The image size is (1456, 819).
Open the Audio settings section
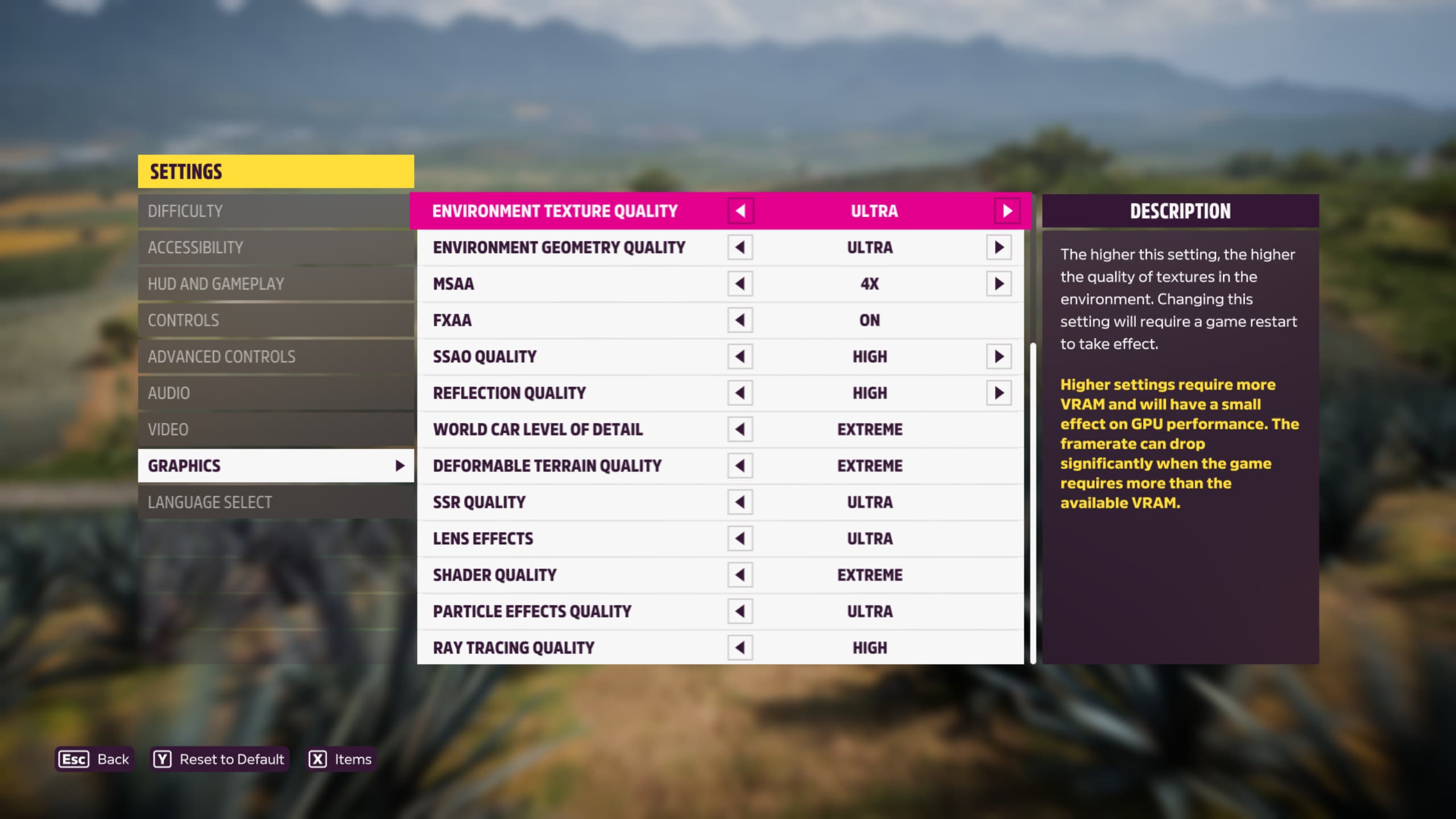(276, 393)
